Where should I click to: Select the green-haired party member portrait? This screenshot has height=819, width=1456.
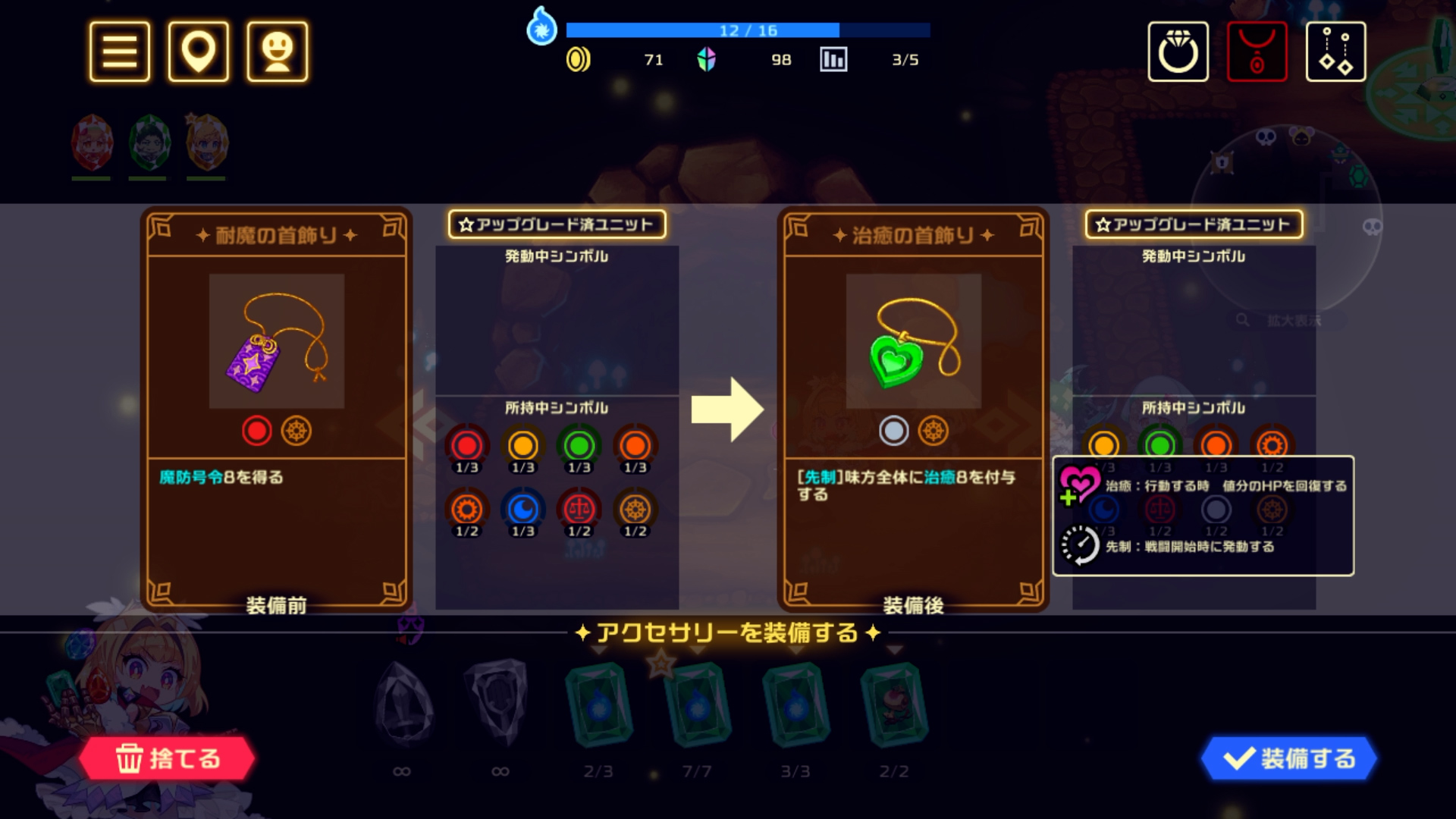point(149,144)
